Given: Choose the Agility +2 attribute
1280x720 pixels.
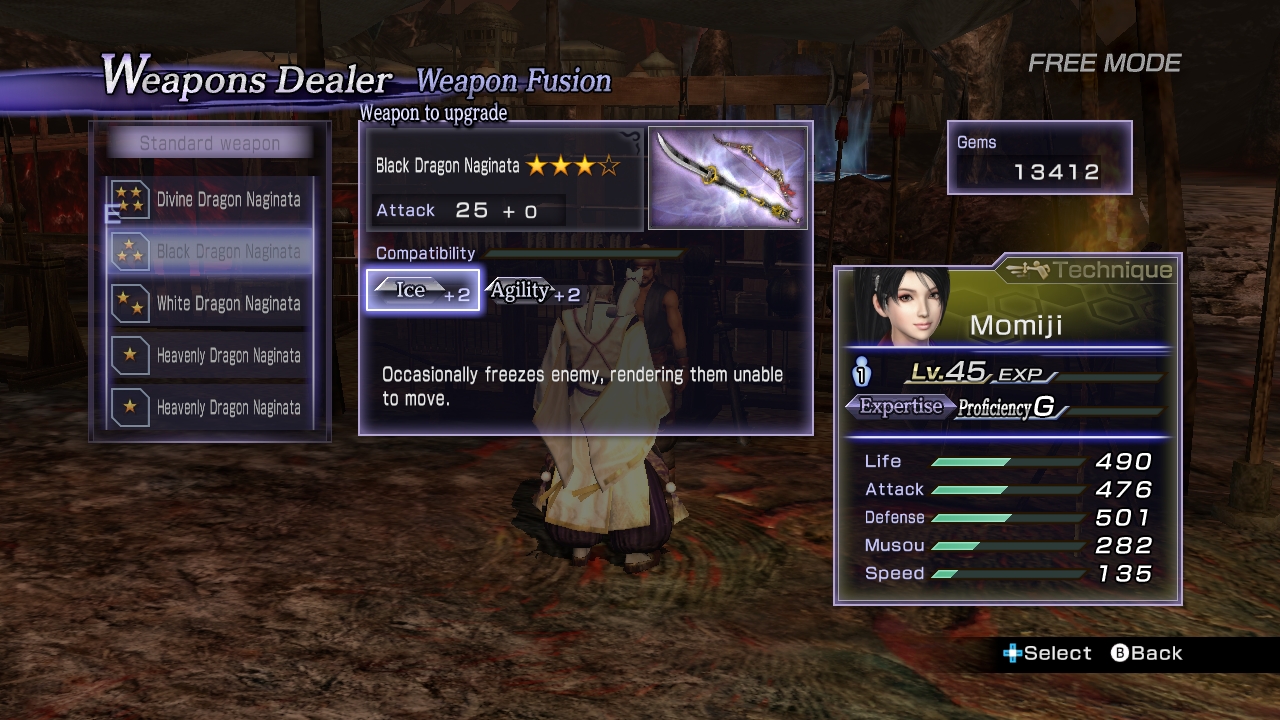Looking at the screenshot, I should pos(534,291).
